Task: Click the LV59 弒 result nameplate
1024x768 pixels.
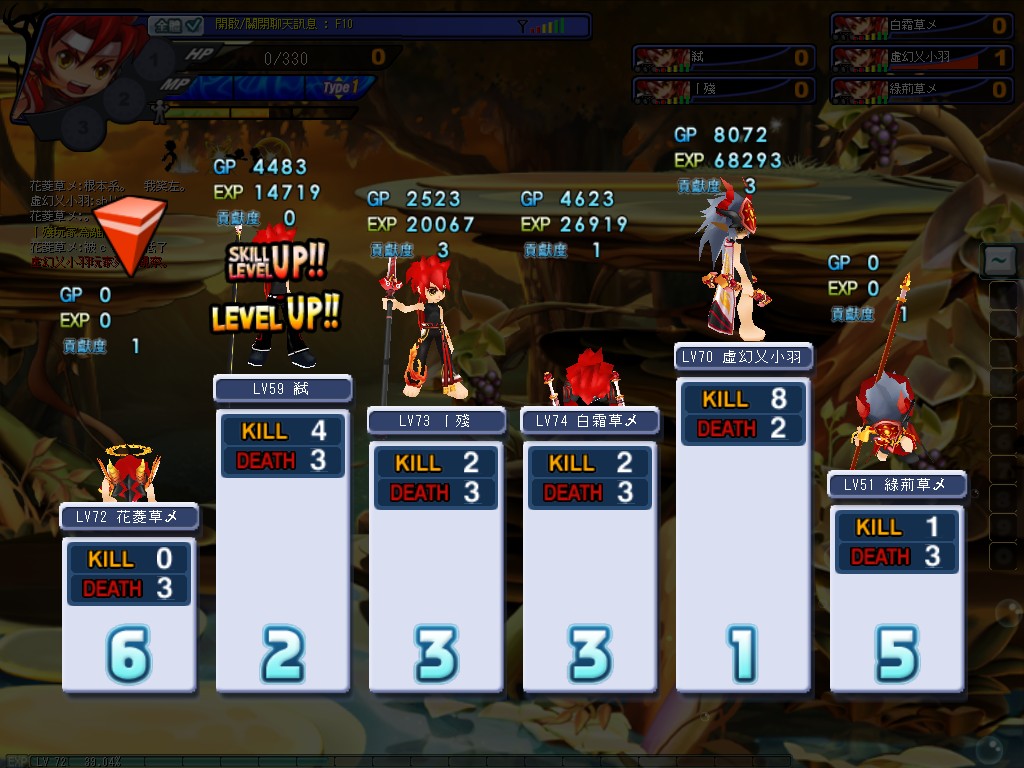Action: coord(283,388)
